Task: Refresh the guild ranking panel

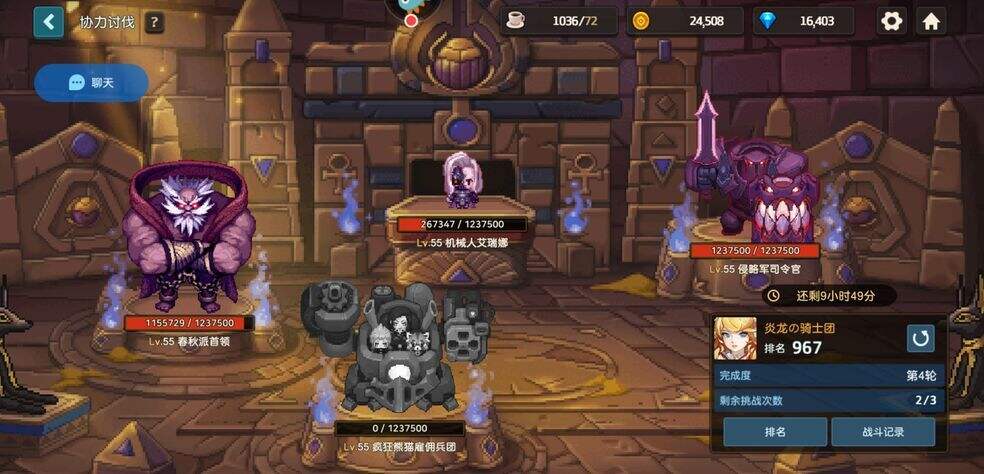Action: click(x=920, y=338)
